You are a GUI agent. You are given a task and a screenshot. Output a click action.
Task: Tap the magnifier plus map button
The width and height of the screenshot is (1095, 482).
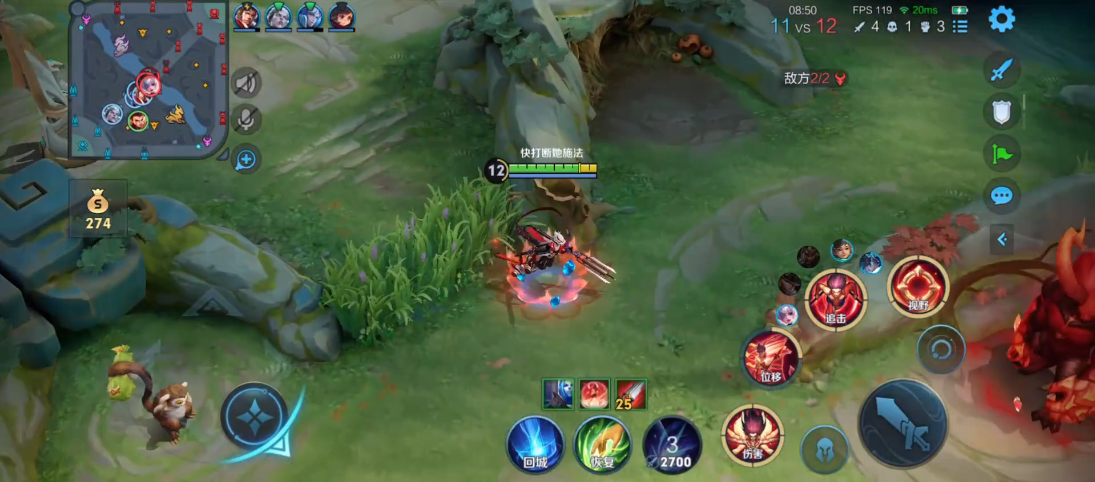pyautogui.click(x=246, y=158)
